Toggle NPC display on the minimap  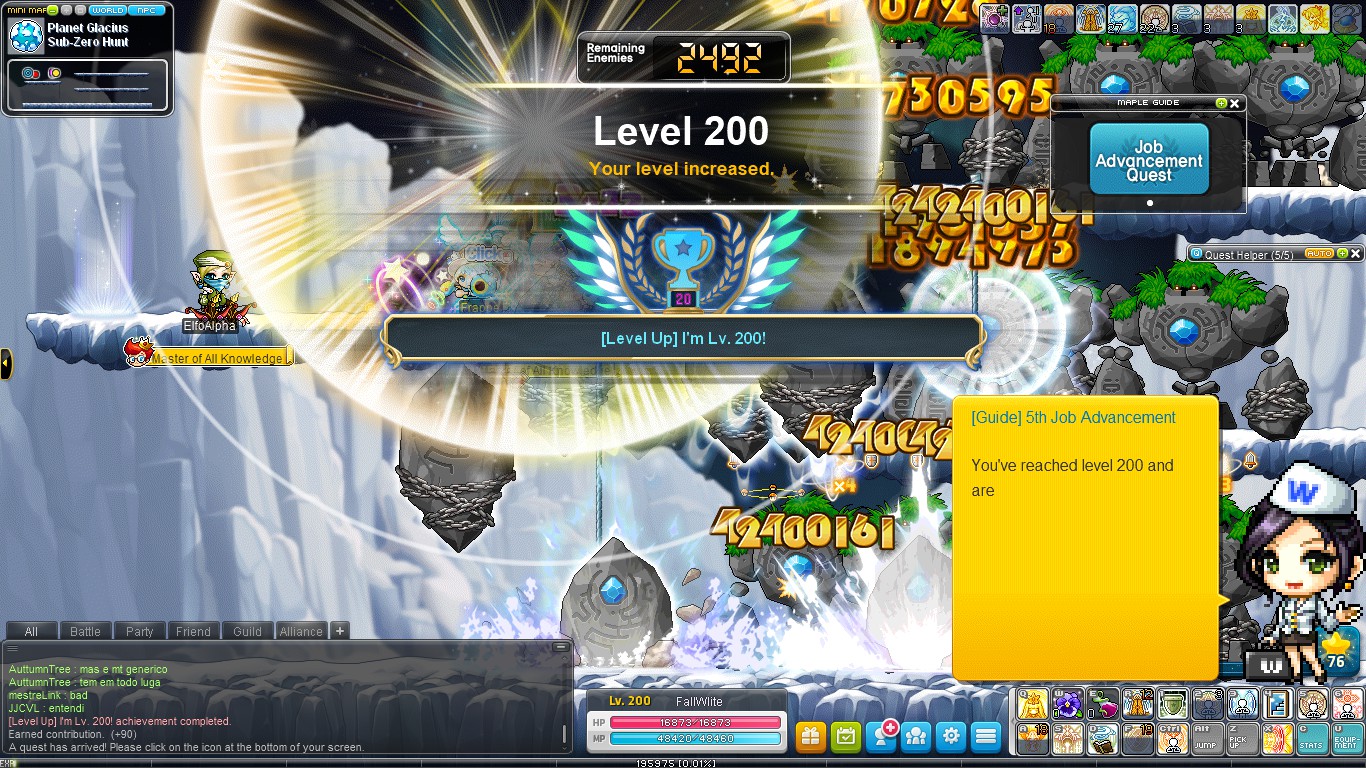pos(149,9)
